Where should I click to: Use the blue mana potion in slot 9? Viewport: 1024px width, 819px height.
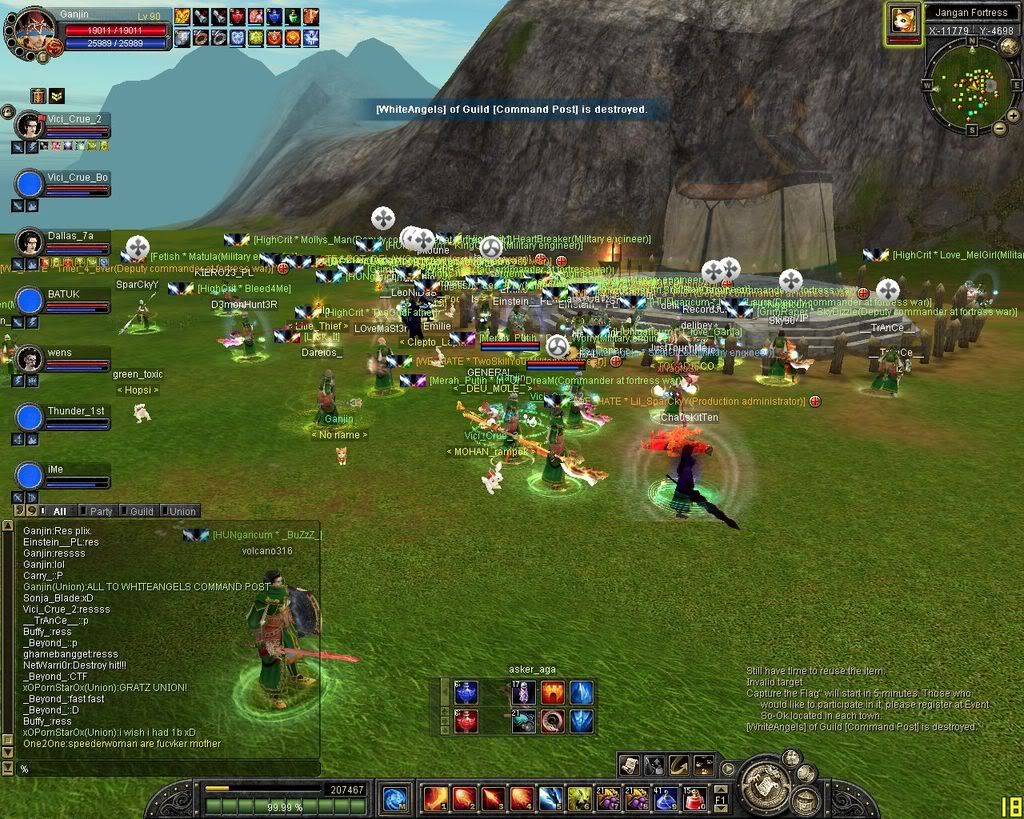coord(665,798)
